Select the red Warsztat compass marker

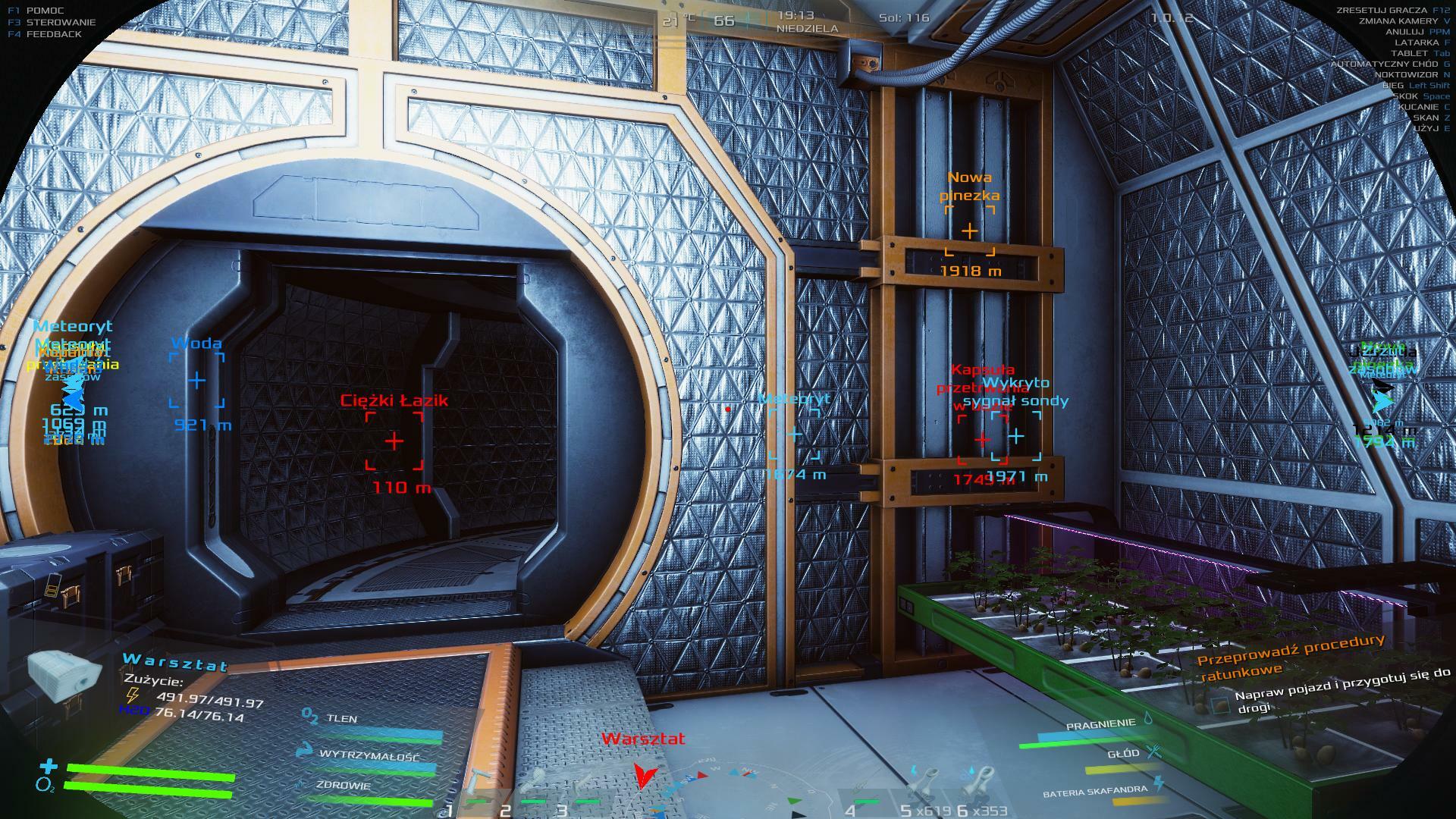pos(644,775)
